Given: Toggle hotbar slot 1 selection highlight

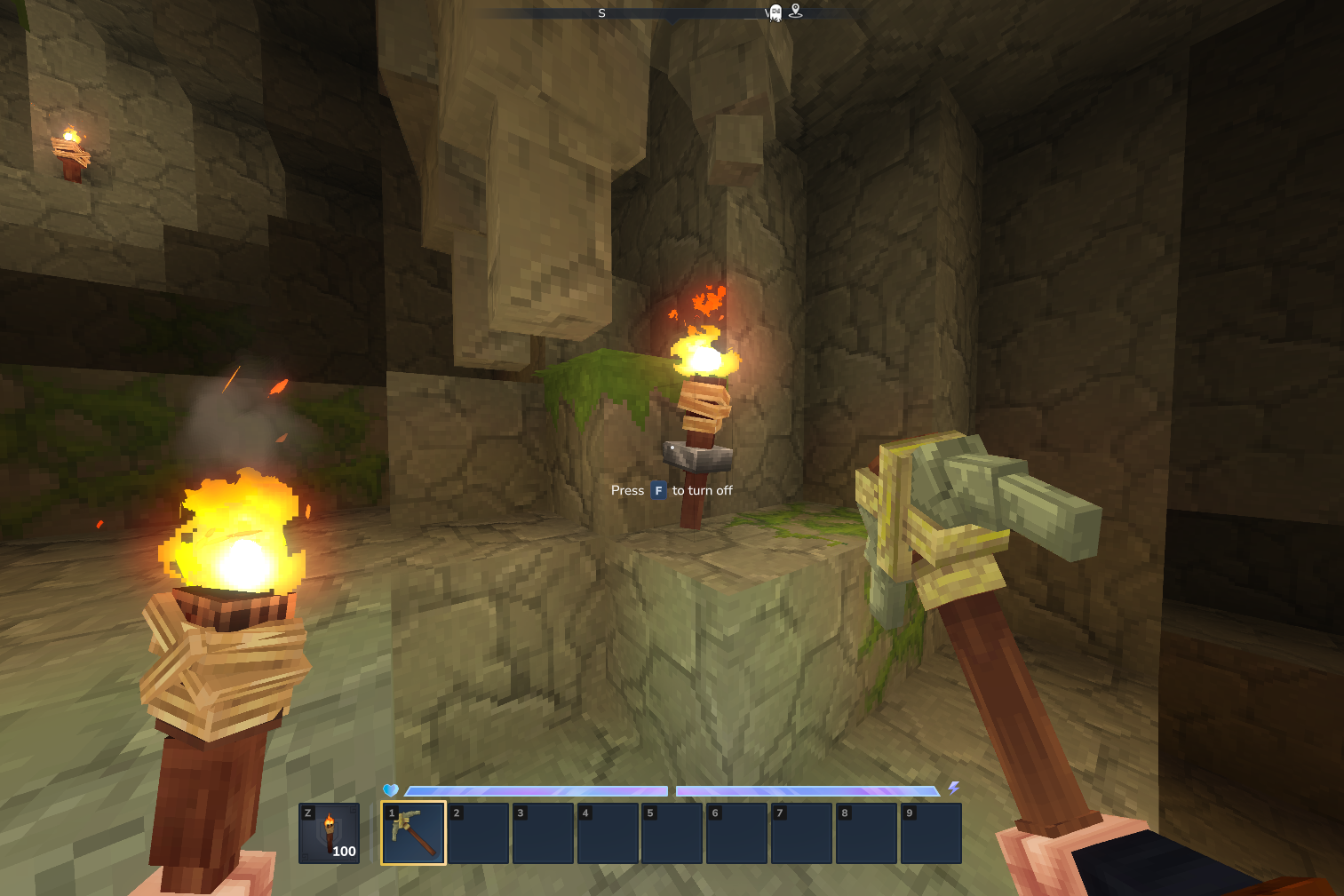Looking at the screenshot, I should (x=413, y=832).
